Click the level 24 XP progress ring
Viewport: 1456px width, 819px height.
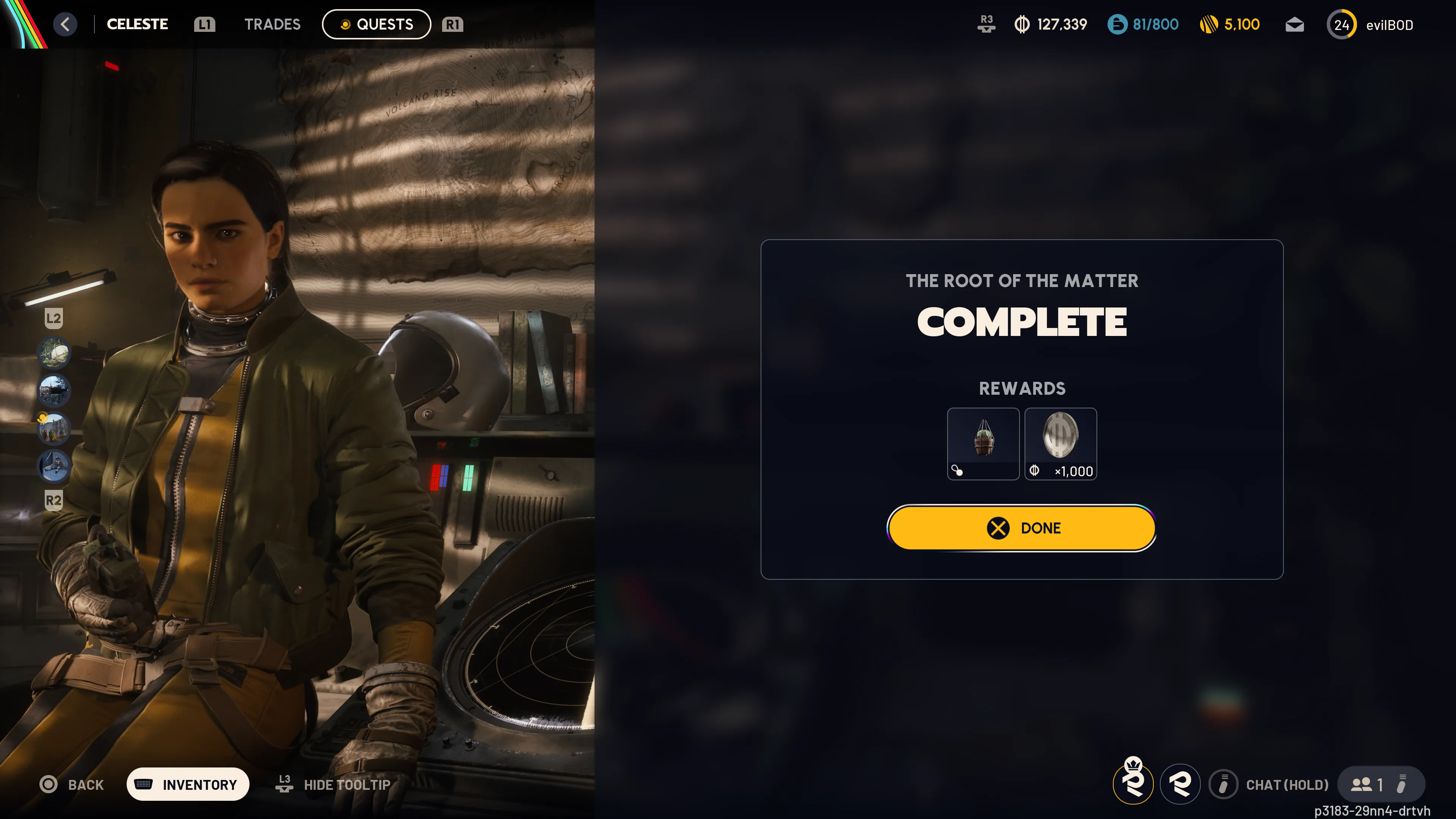[x=1342, y=24]
